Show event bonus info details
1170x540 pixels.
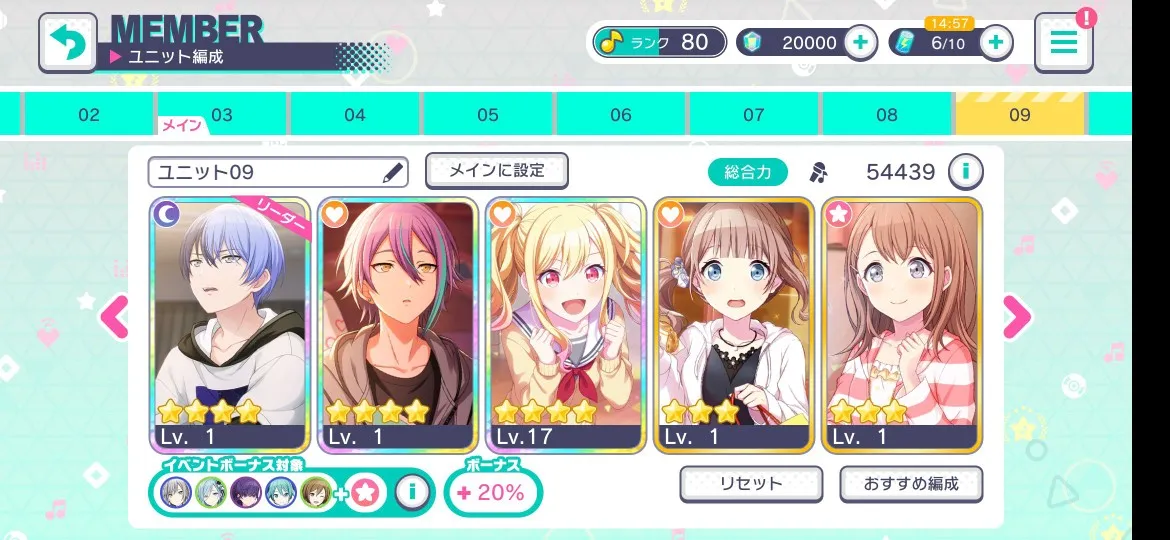(x=411, y=491)
